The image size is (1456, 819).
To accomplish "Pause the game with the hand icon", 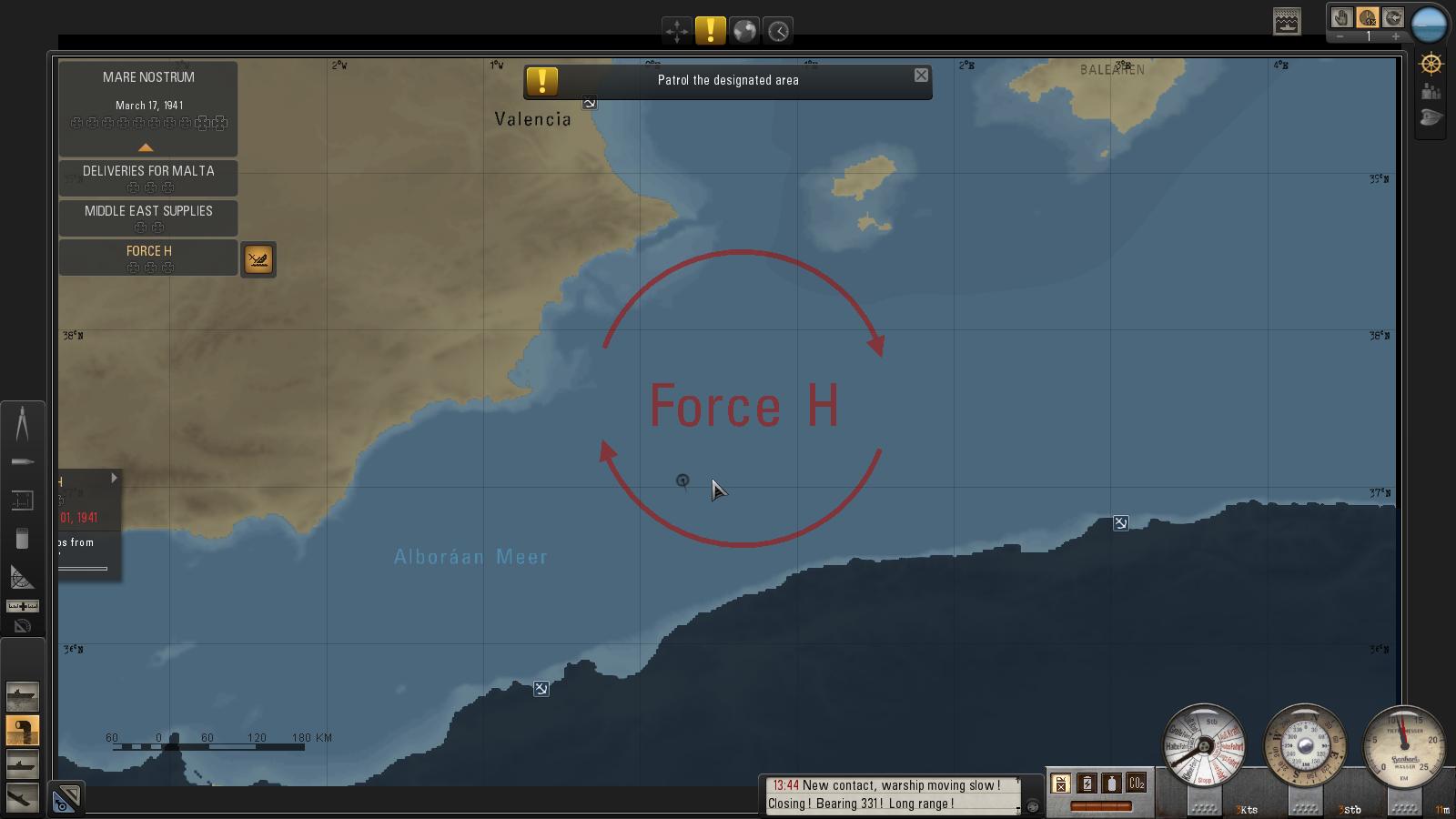I will (1340, 18).
